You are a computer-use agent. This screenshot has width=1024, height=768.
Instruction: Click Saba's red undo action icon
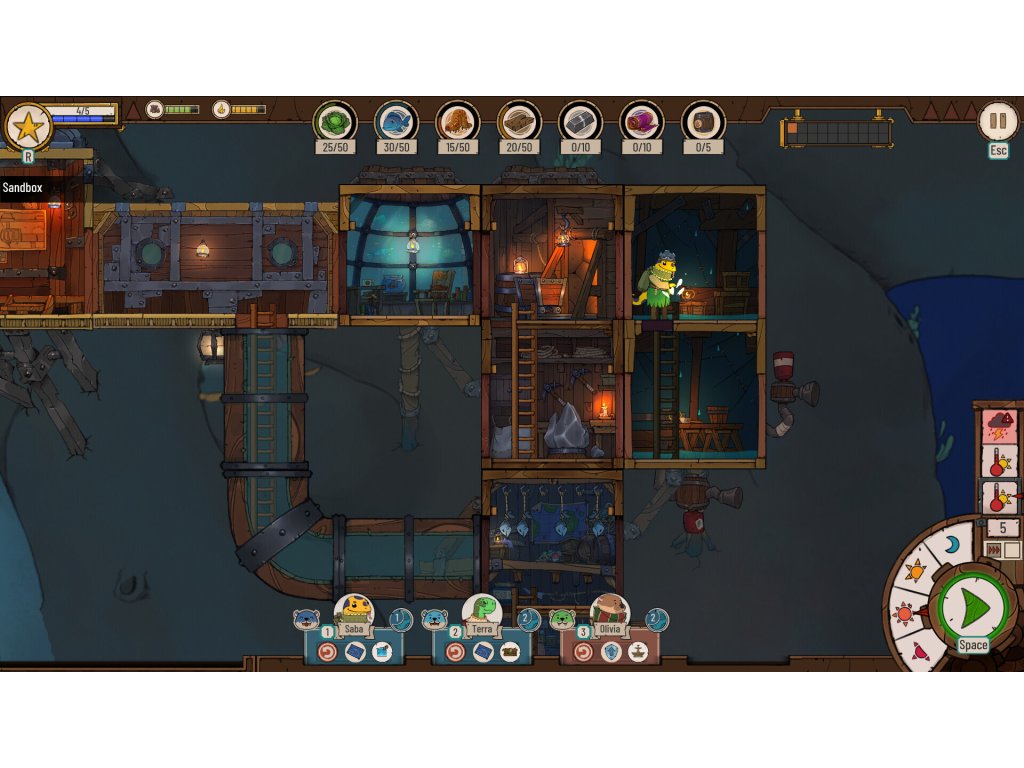point(327,652)
